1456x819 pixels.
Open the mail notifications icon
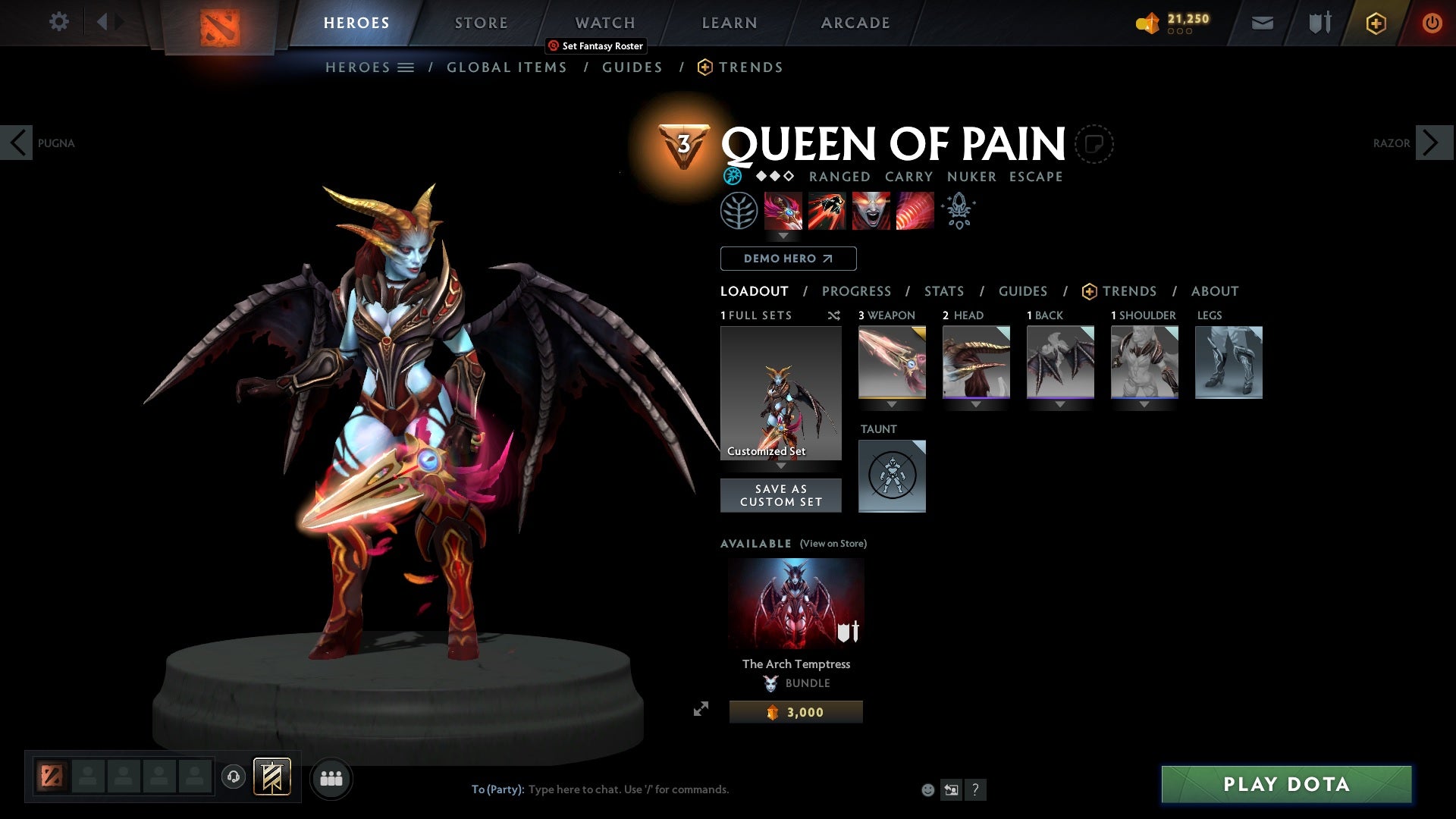(1262, 23)
